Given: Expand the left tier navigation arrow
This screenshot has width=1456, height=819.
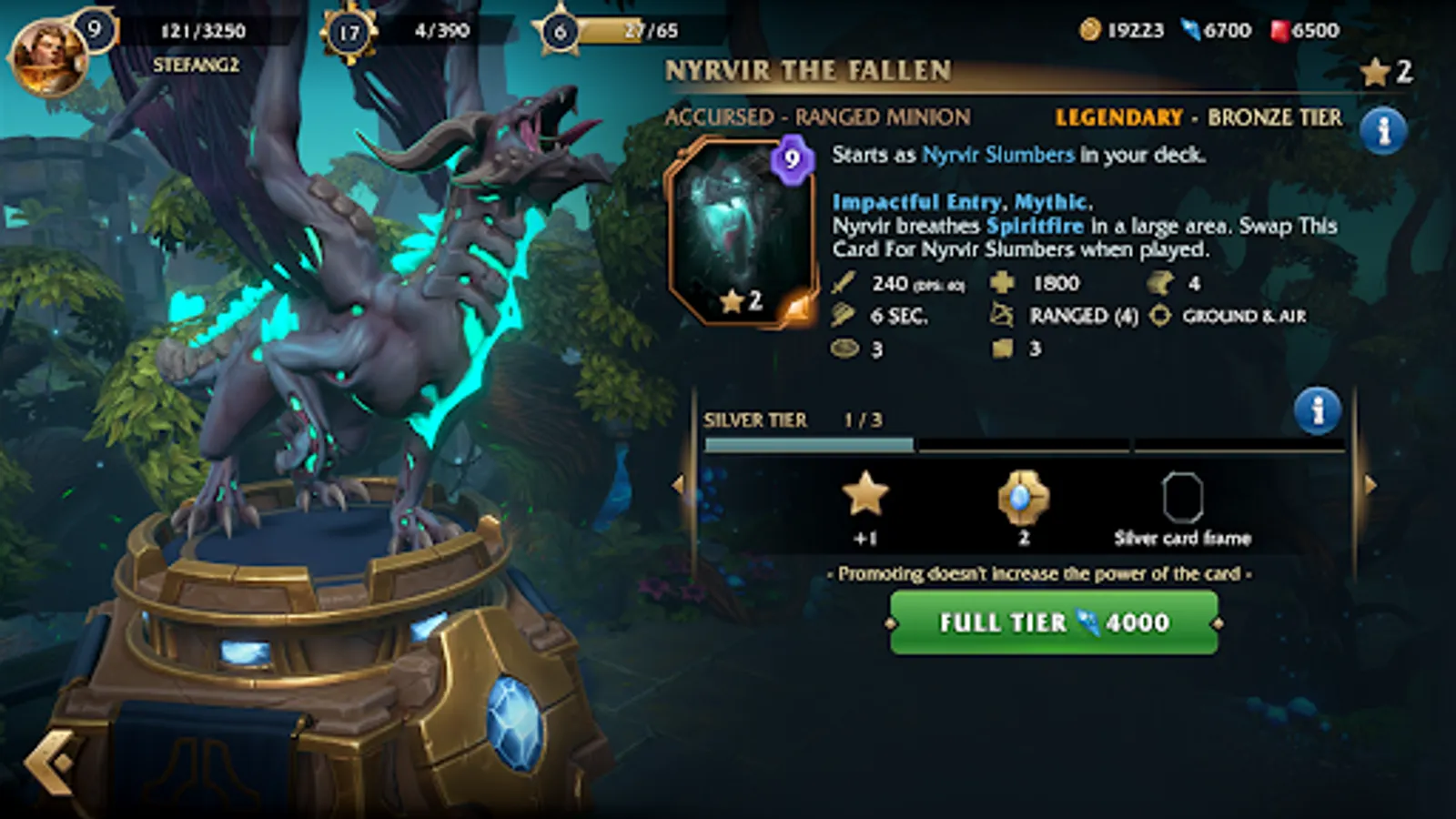Looking at the screenshot, I should (x=677, y=485).
